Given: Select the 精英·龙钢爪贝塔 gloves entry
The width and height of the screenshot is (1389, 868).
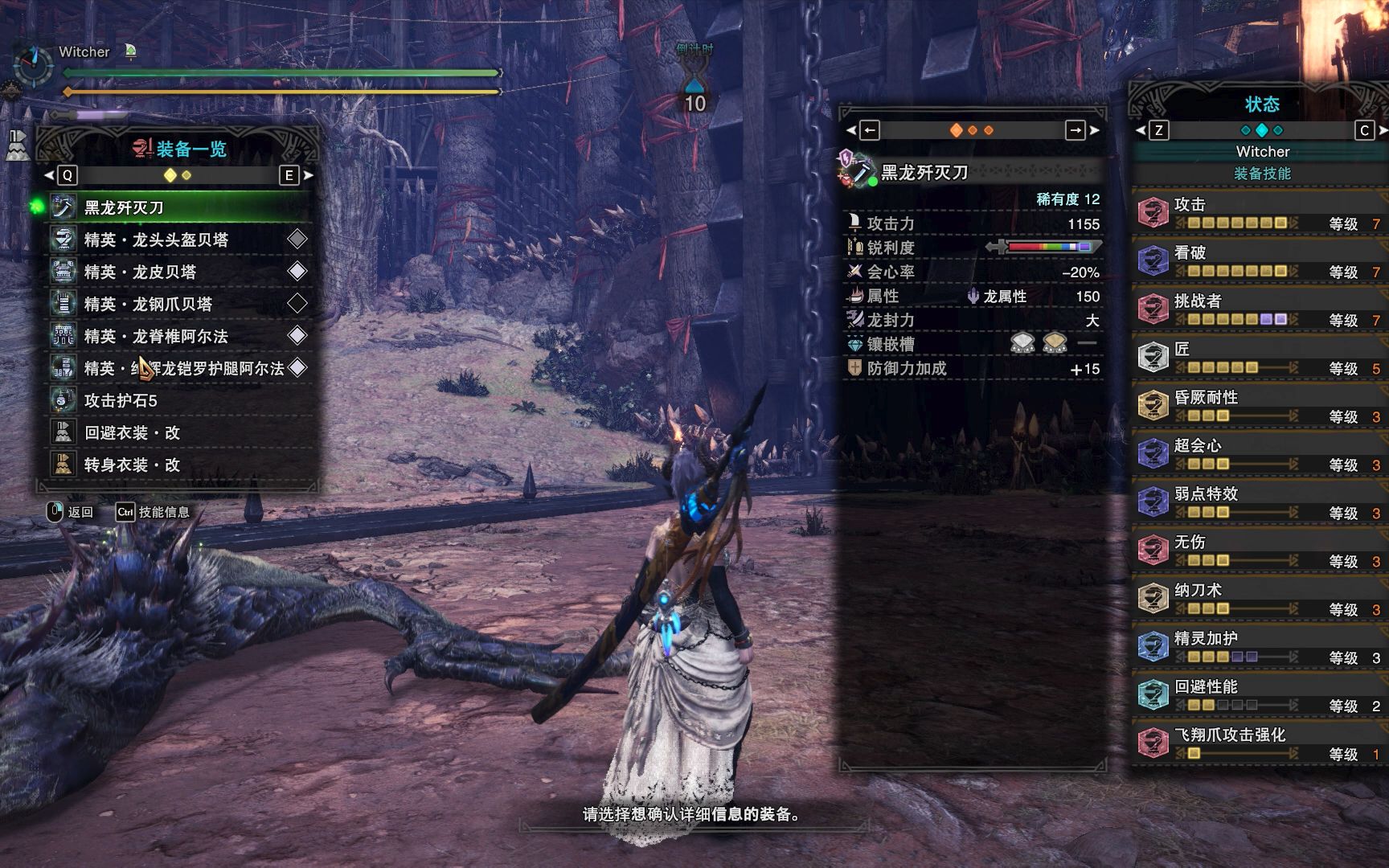Looking at the screenshot, I should (178, 304).
